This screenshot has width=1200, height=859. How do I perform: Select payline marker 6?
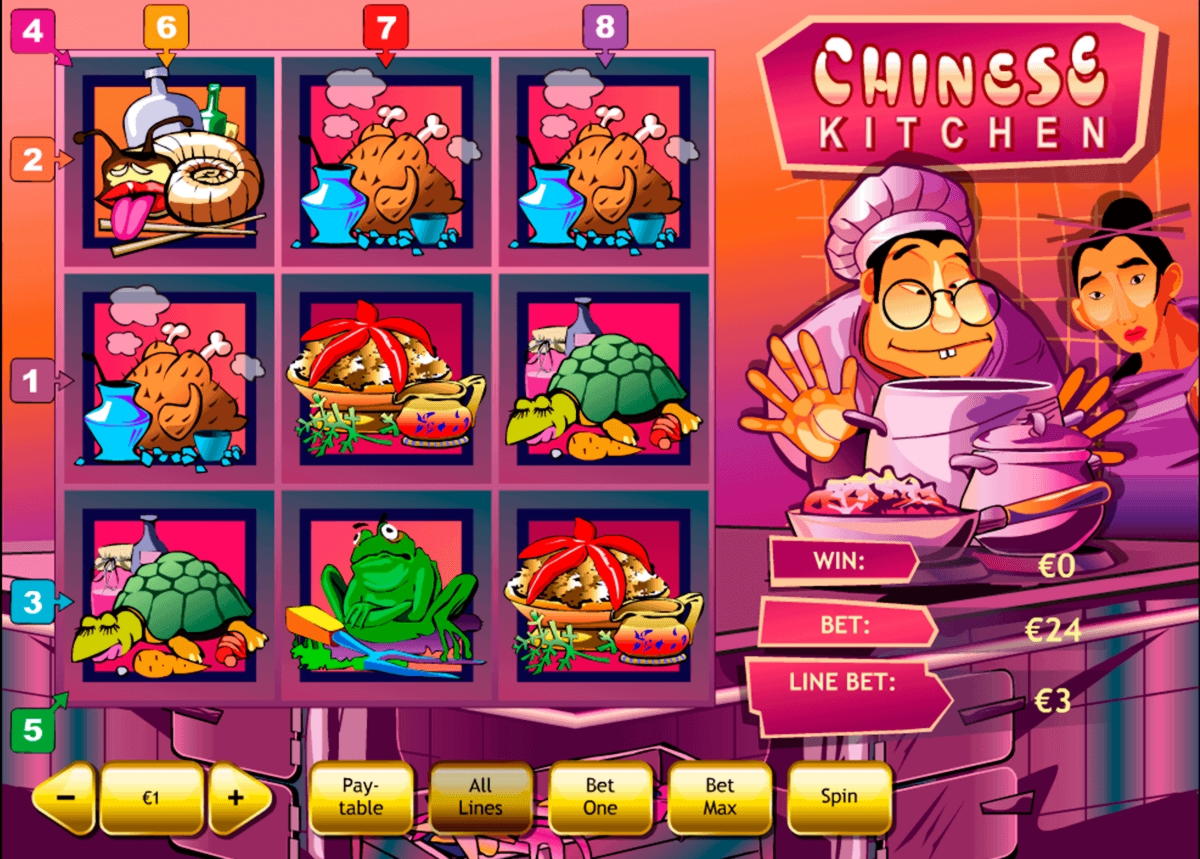click(165, 25)
